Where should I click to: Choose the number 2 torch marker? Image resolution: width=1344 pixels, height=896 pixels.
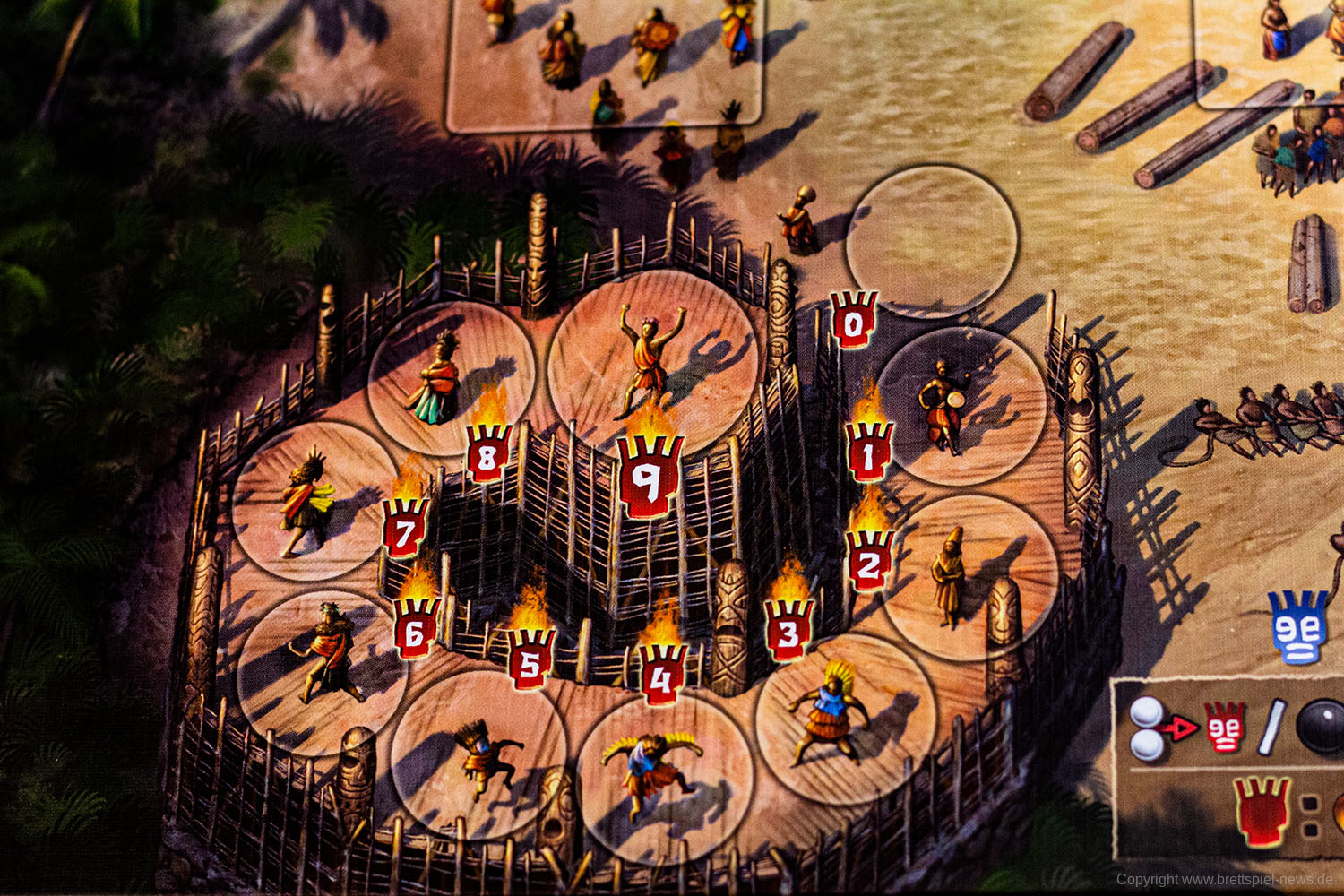pos(868,562)
